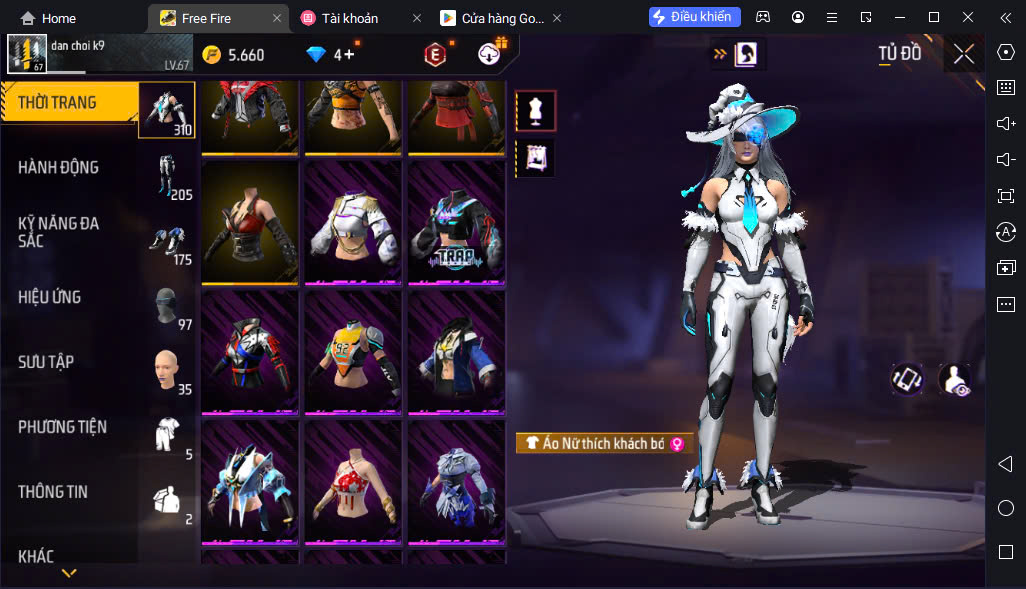
Task: Pick the blue and yellow hooded jacket
Action: coord(456,352)
